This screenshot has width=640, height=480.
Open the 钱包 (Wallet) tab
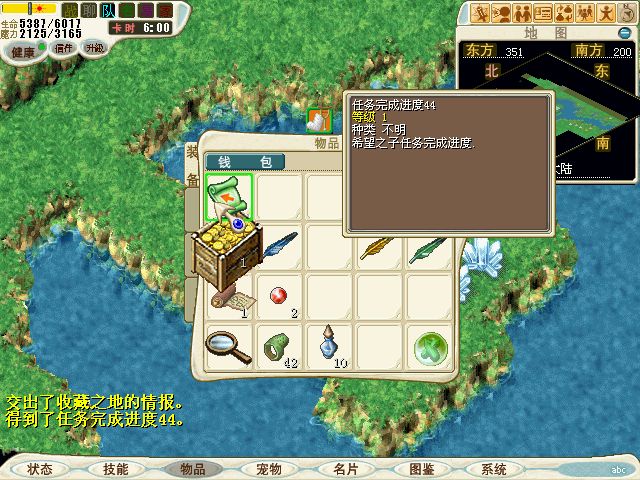(x=245, y=162)
